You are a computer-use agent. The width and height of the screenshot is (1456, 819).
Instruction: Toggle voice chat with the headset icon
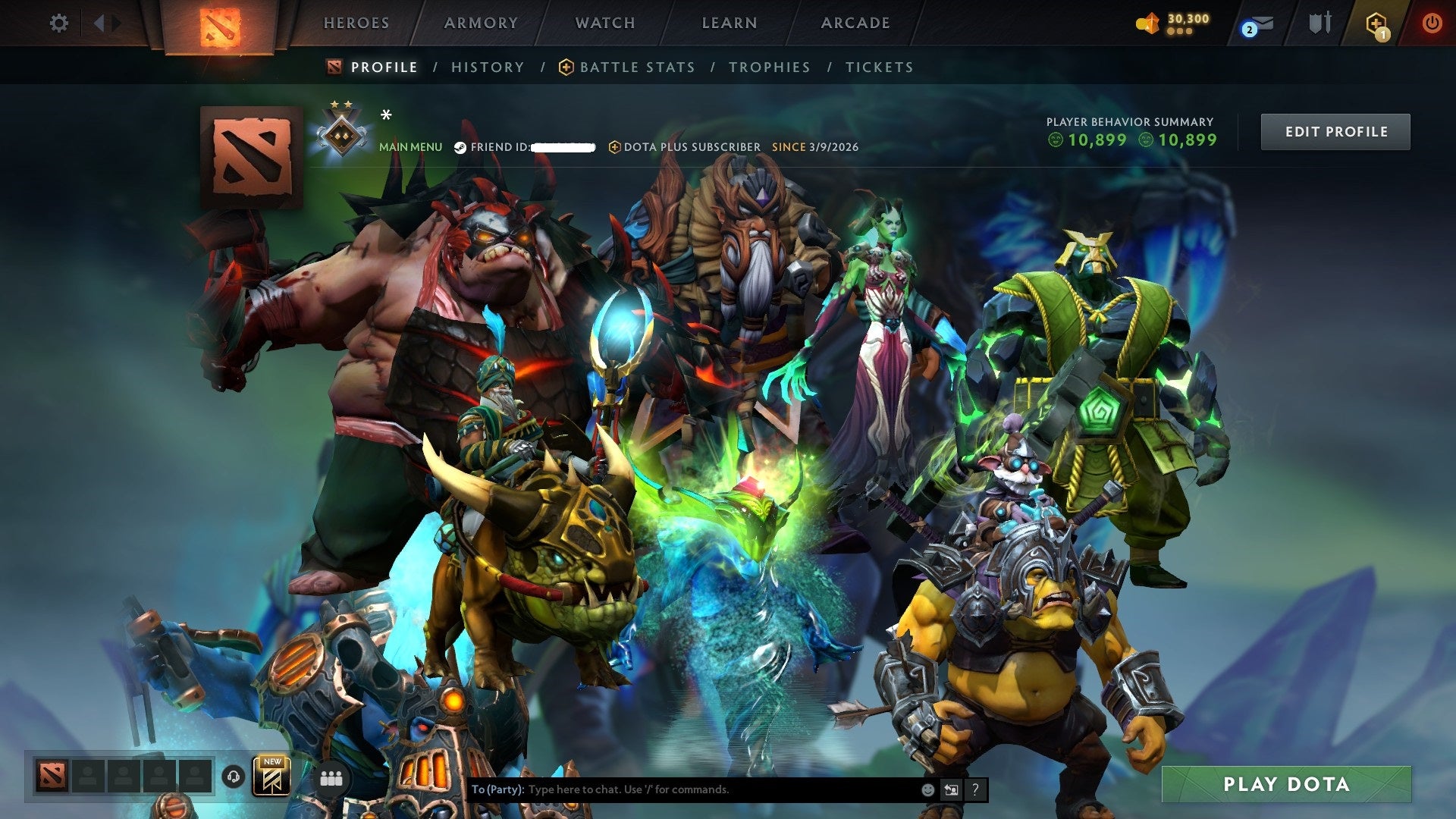(232, 778)
